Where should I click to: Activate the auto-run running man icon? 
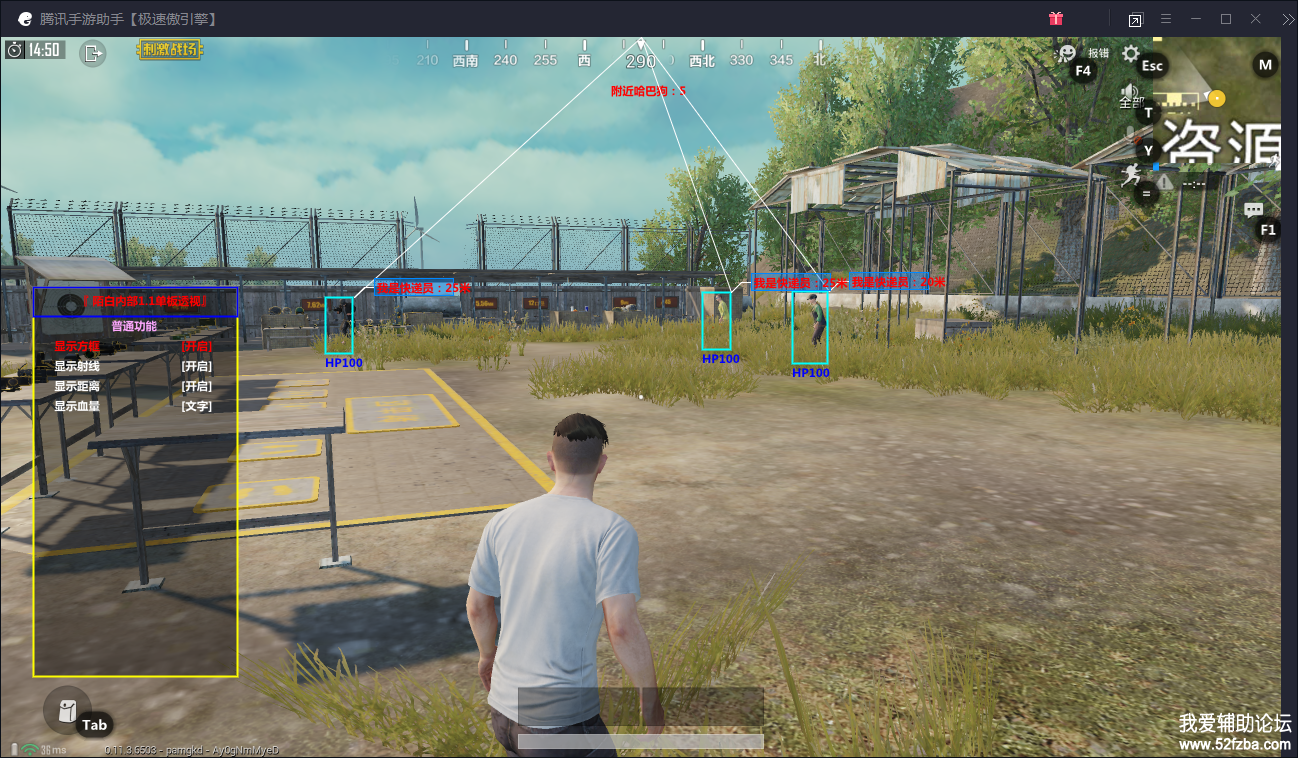click(1131, 175)
